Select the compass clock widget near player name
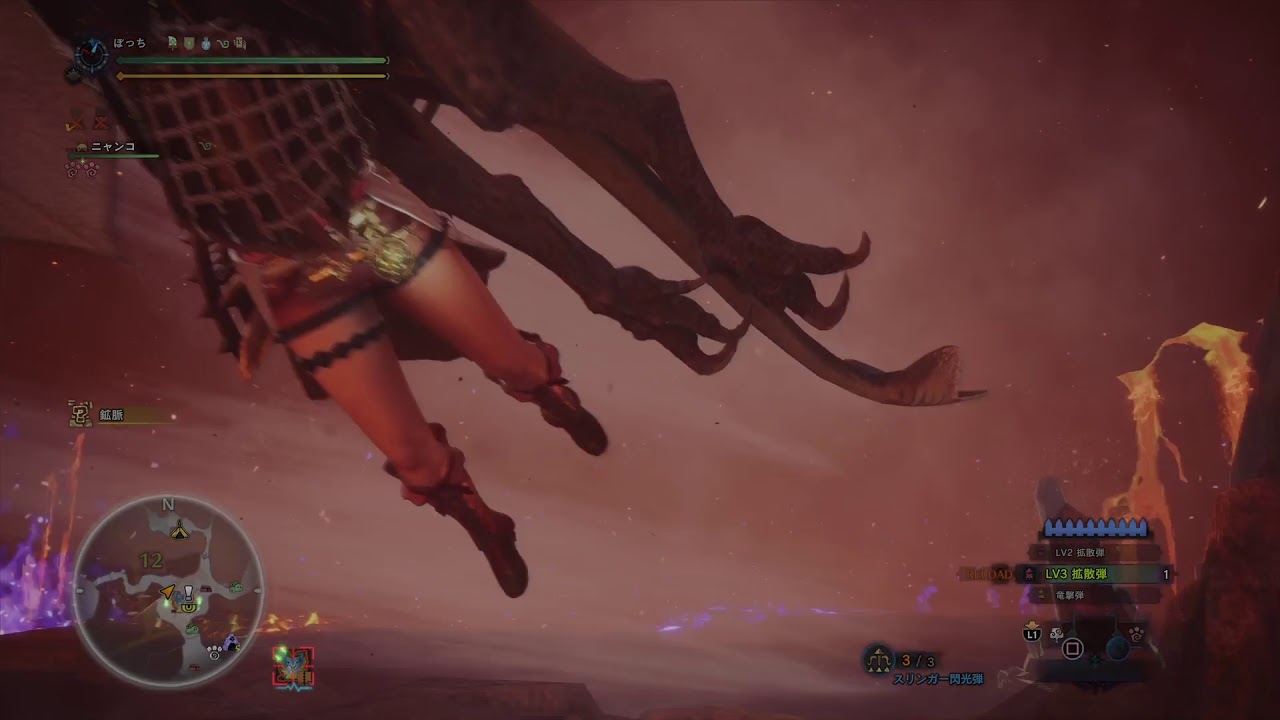Viewport: 1280px width, 720px height. click(x=90, y=54)
